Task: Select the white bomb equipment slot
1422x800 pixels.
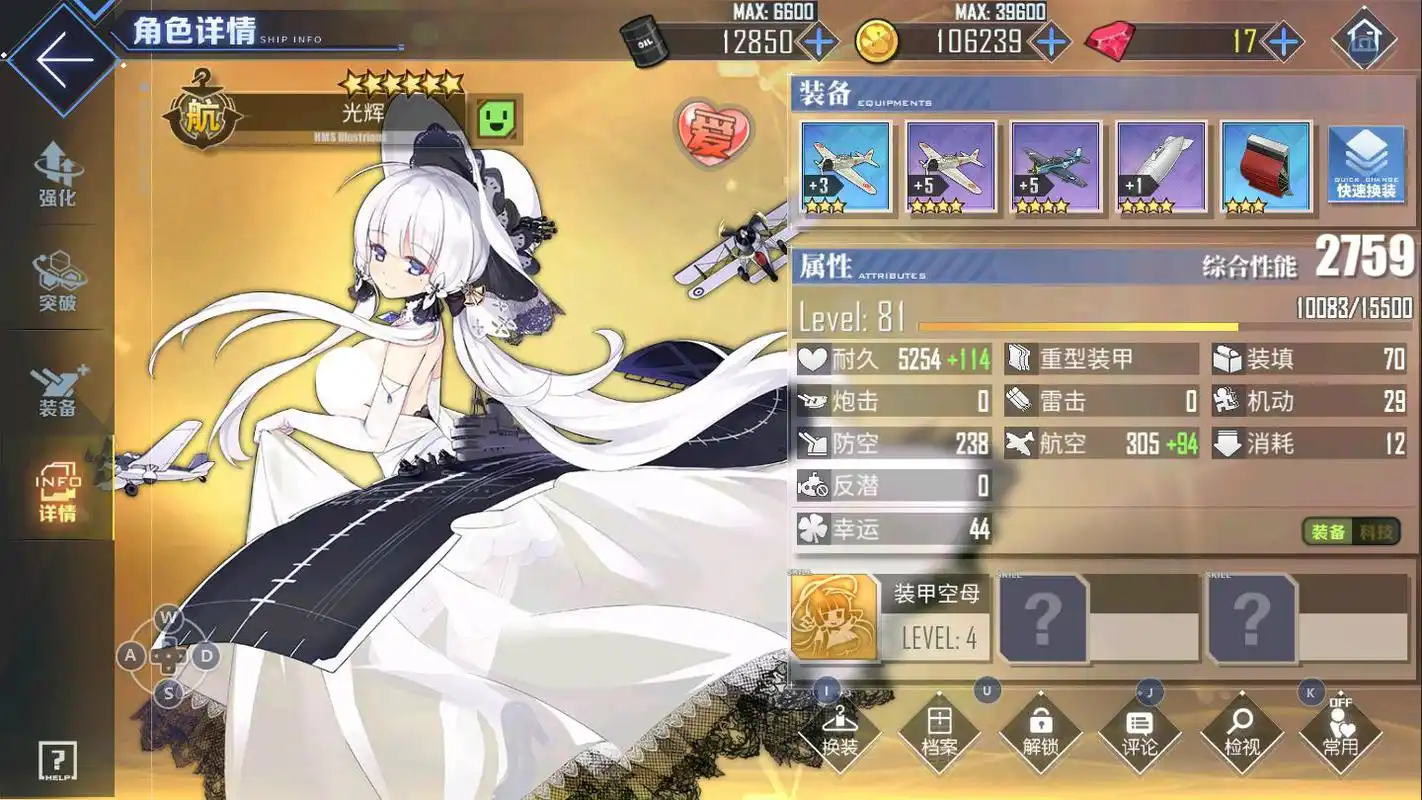Action: coord(1160,167)
